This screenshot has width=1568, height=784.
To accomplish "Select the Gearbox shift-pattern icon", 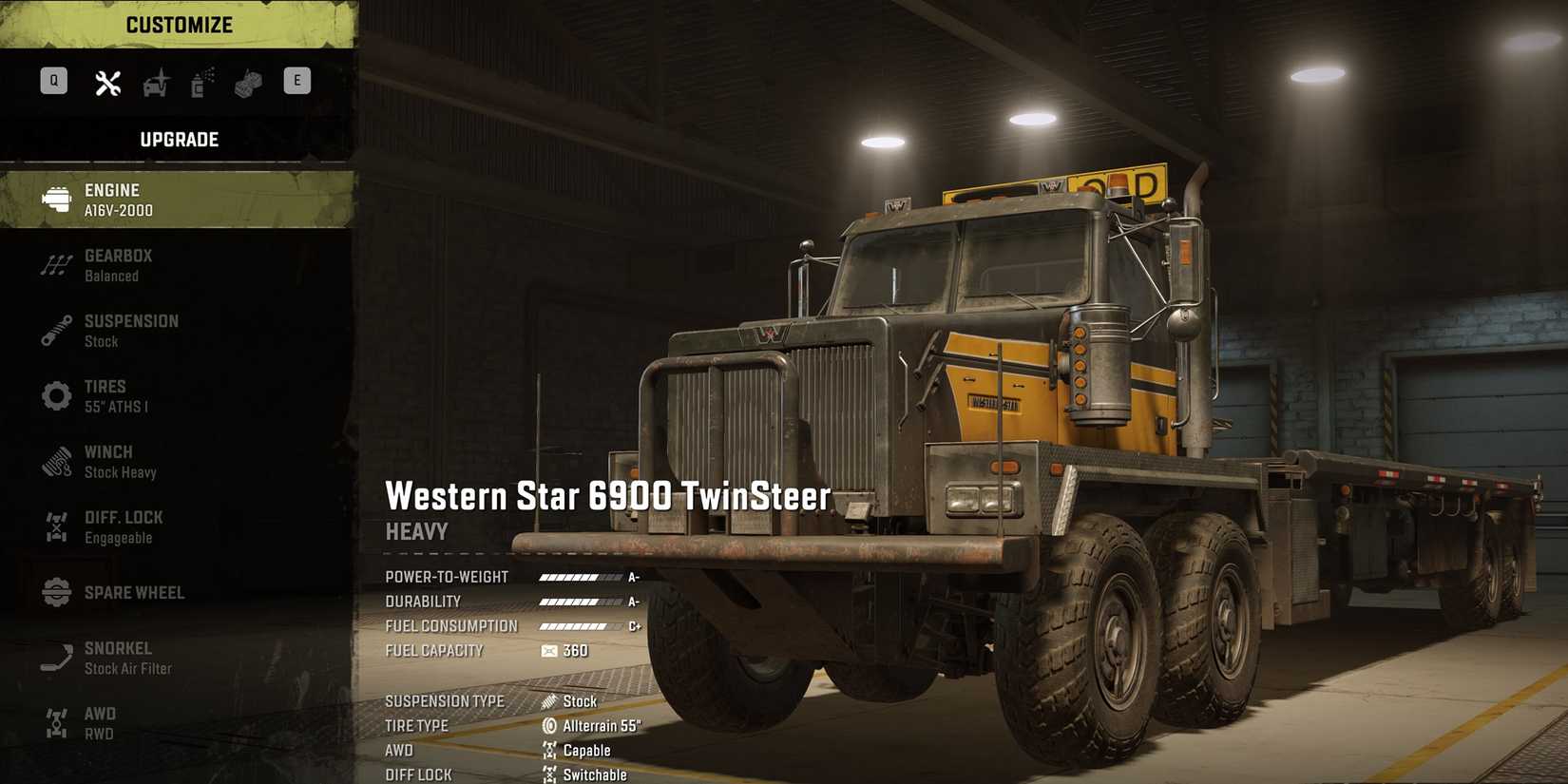I will tap(55, 264).
